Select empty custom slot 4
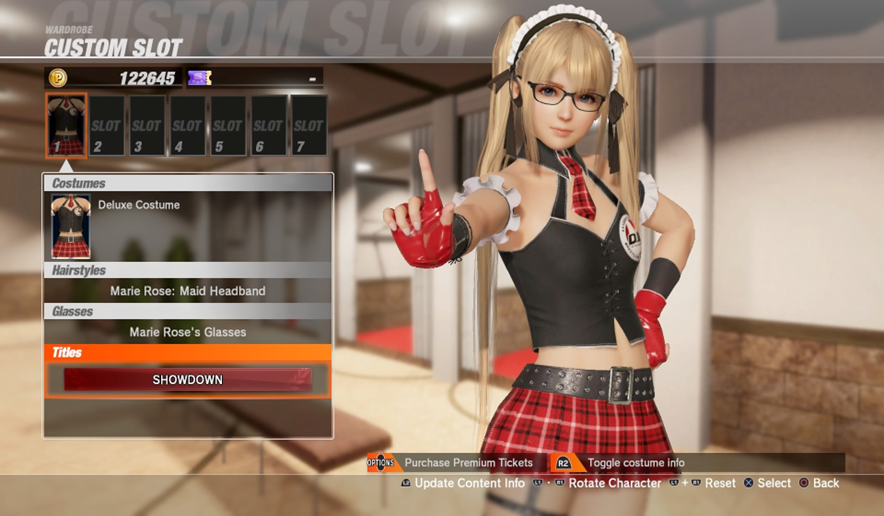 tap(187, 126)
